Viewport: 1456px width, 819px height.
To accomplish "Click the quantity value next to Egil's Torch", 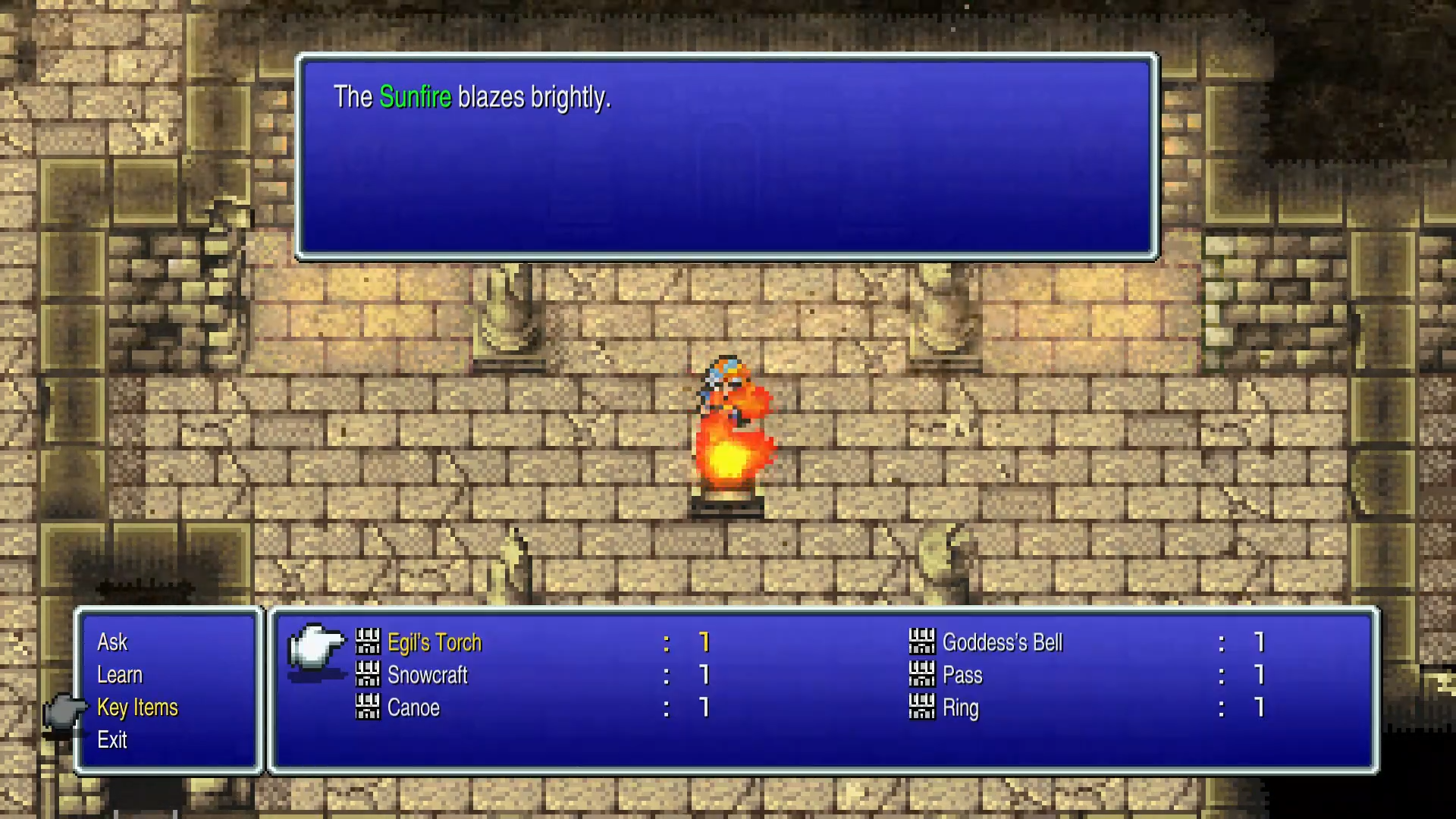I will click(704, 642).
